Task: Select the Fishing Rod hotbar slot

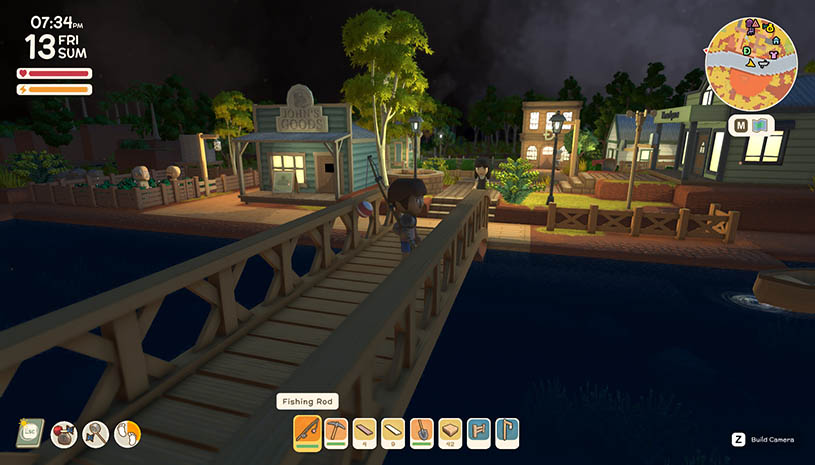Action: point(307,432)
